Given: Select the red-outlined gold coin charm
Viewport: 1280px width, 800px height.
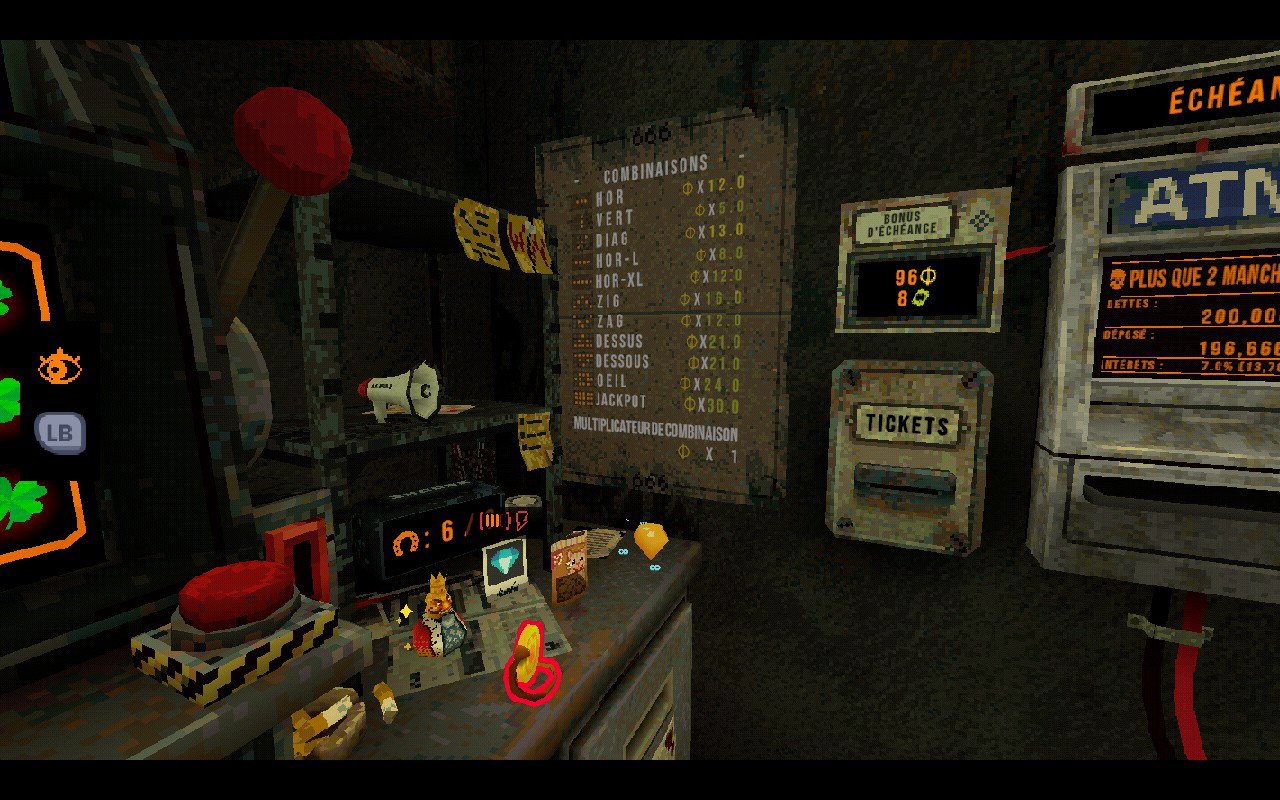Looking at the screenshot, I should tap(531, 662).
